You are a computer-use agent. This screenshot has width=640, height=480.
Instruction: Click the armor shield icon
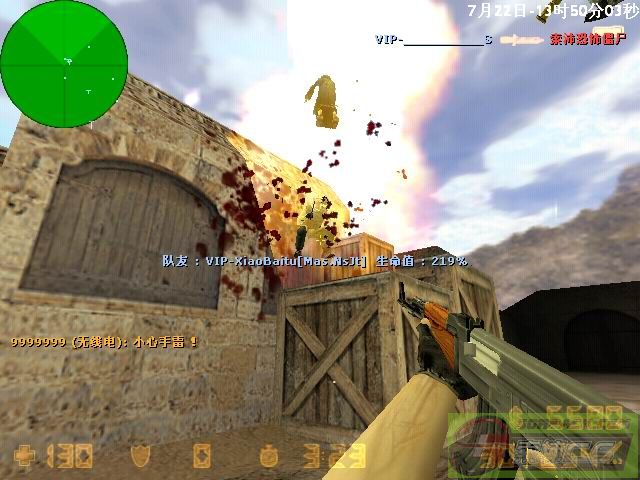[140, 457]
